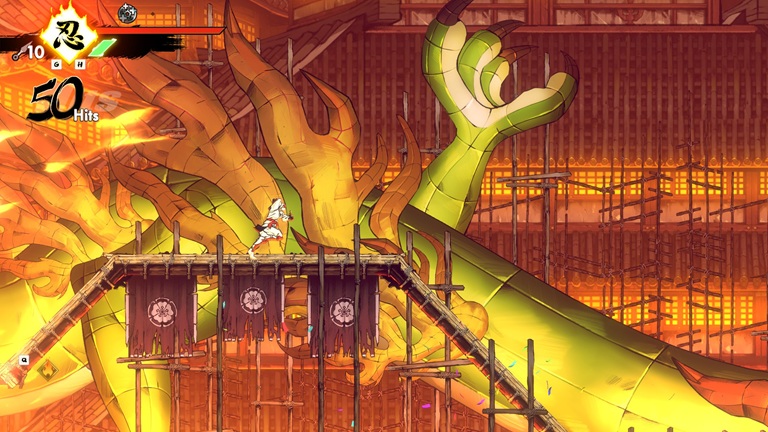
Task: Select the kunai weapon icon
Action: (x=18, y=53)
